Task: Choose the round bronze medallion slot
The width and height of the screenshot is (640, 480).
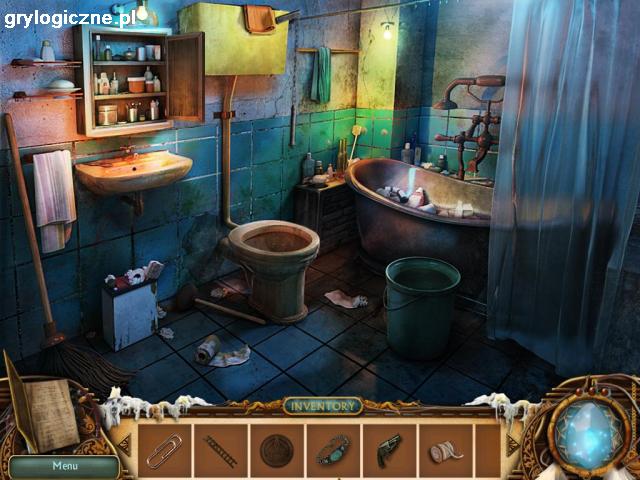Action: [277, 450]
